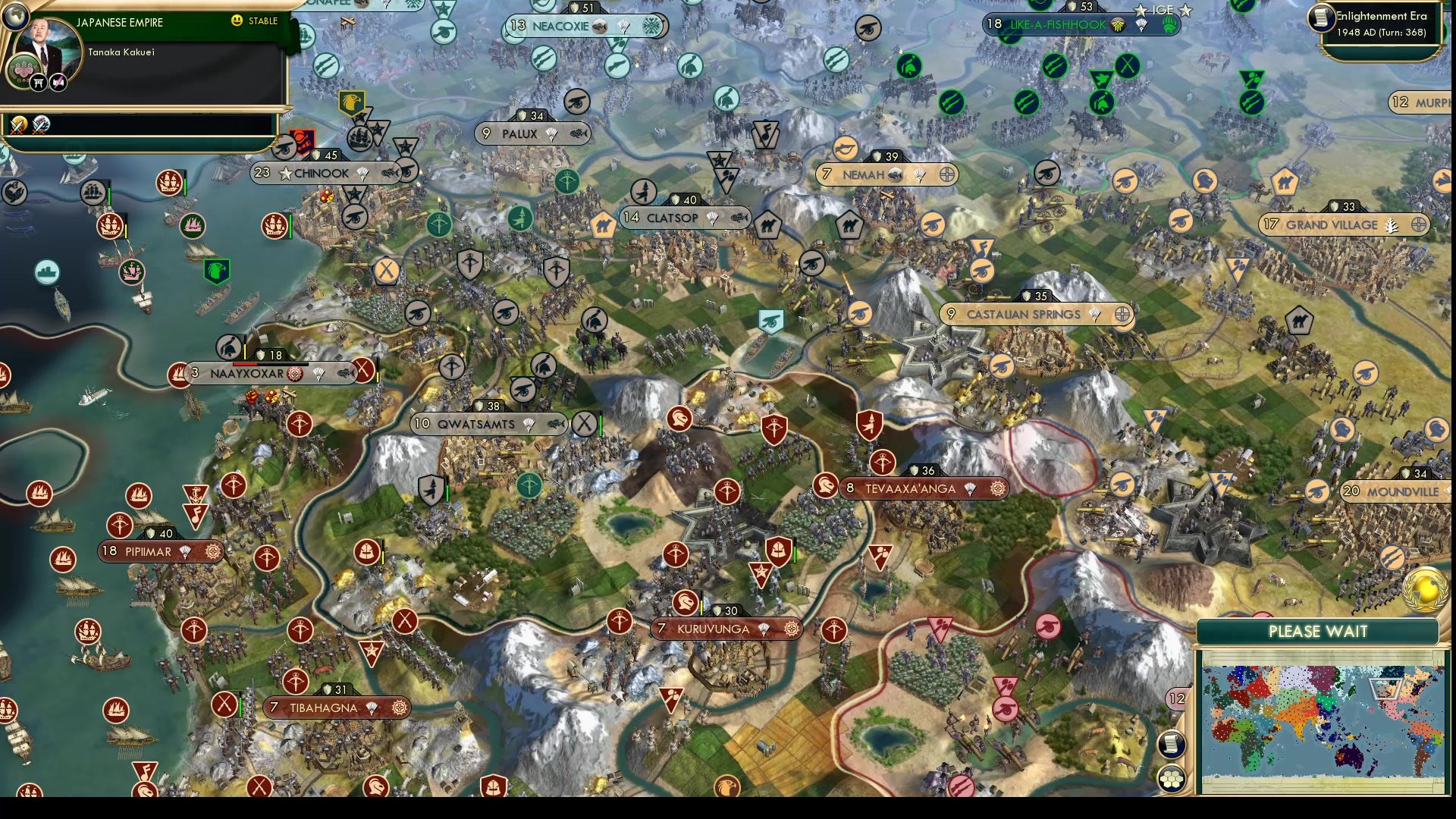This screenshot has width=1456, height=819.
Task: Click the culture icon beside the torii shrine
Action: click(x=58, y=82)
